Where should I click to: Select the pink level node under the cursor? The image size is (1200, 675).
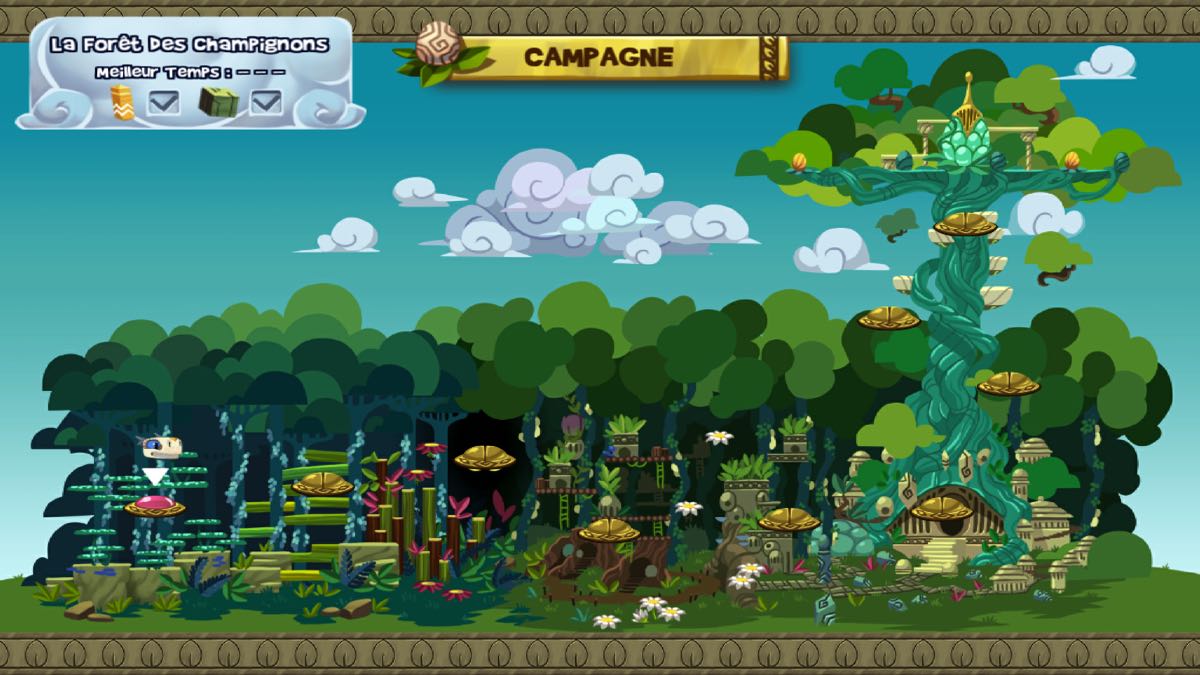(x=154, y=505)
